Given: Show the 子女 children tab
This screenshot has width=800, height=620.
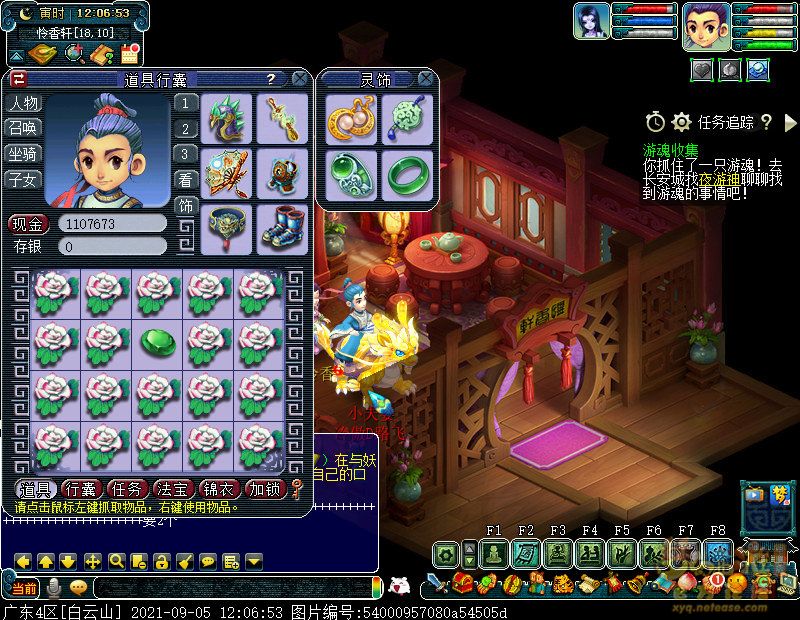Looking at the screenshot, I should click(x=23, y=180).
